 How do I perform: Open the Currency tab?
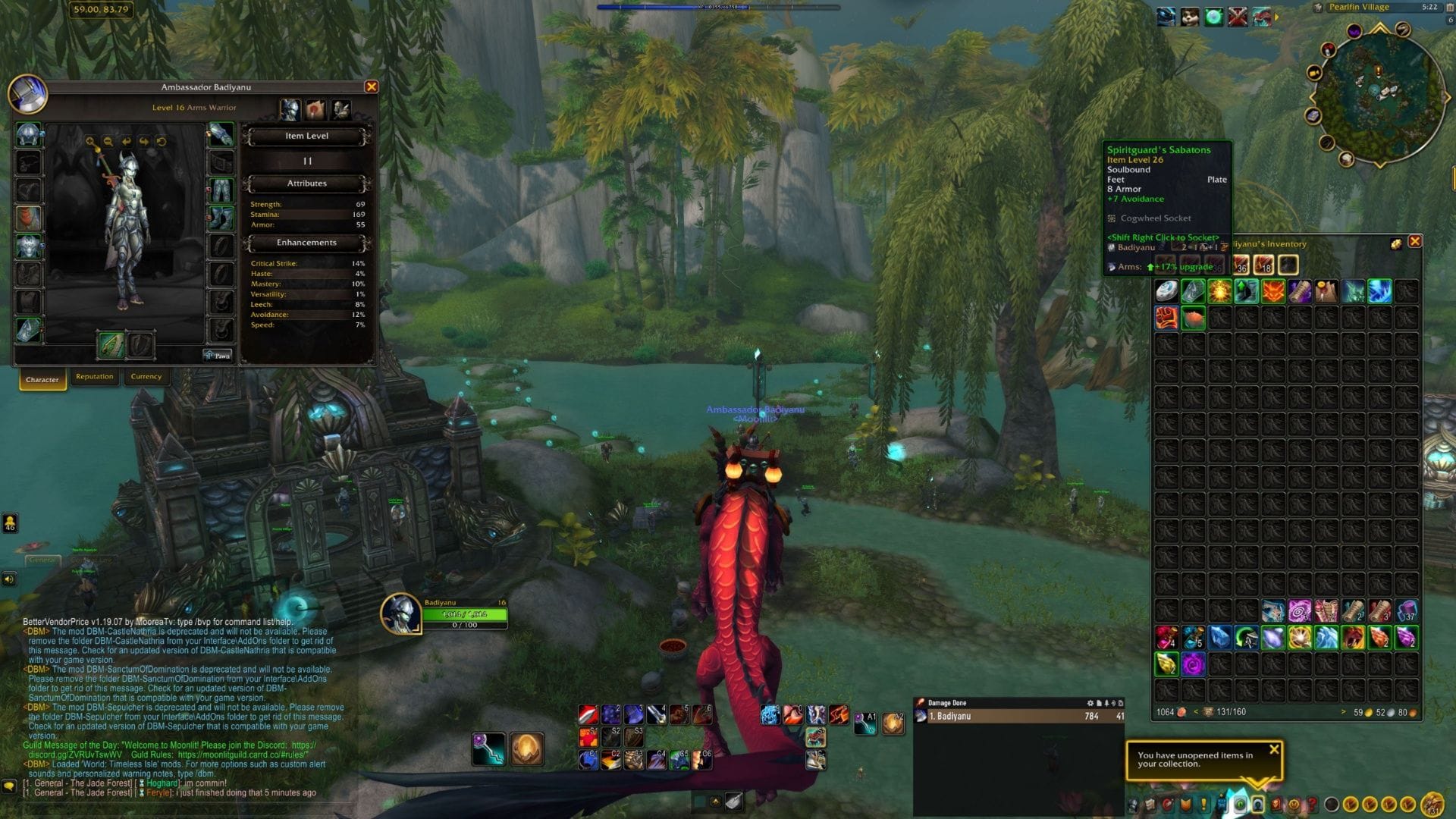[x=146, y=377]
